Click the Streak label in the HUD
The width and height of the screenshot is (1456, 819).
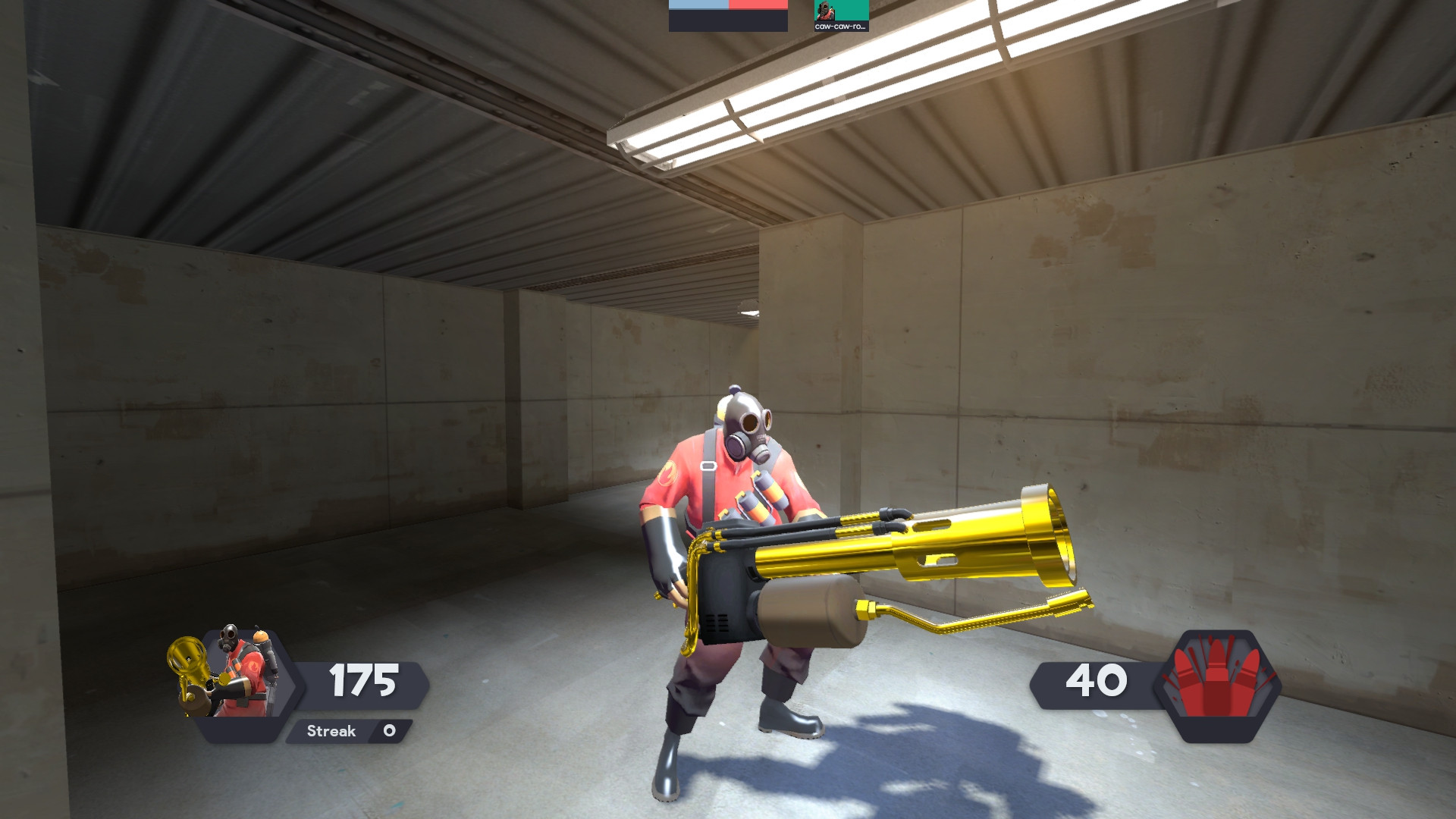click(330, 731)
